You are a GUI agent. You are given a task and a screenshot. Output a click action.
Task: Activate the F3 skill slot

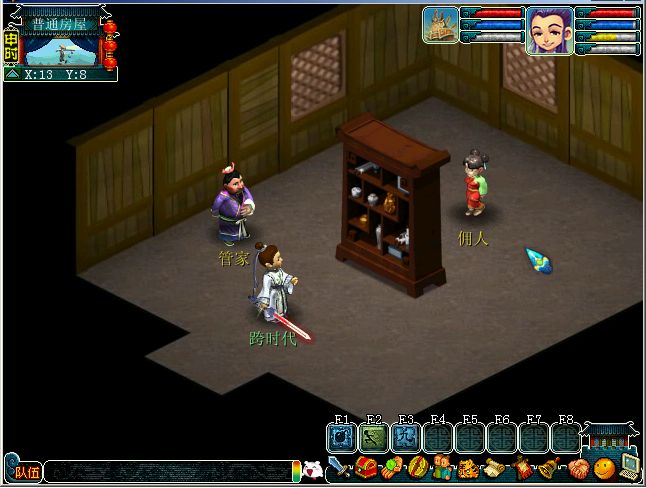(405, 437)
